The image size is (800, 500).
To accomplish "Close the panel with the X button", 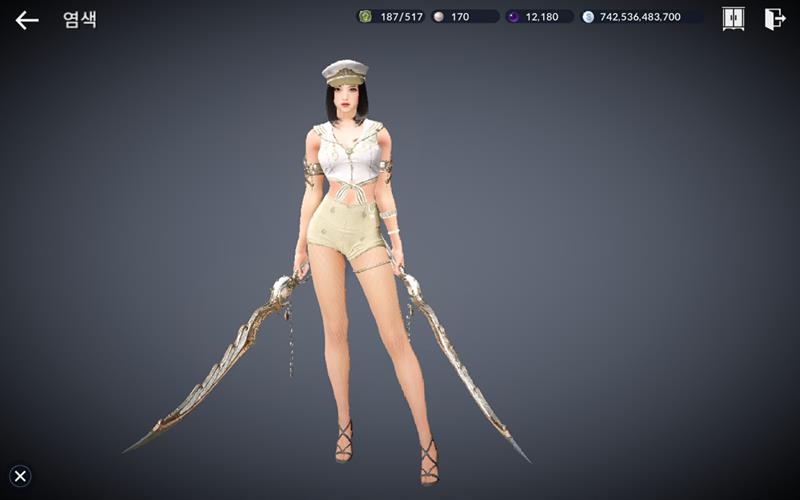I will (20, 476).
